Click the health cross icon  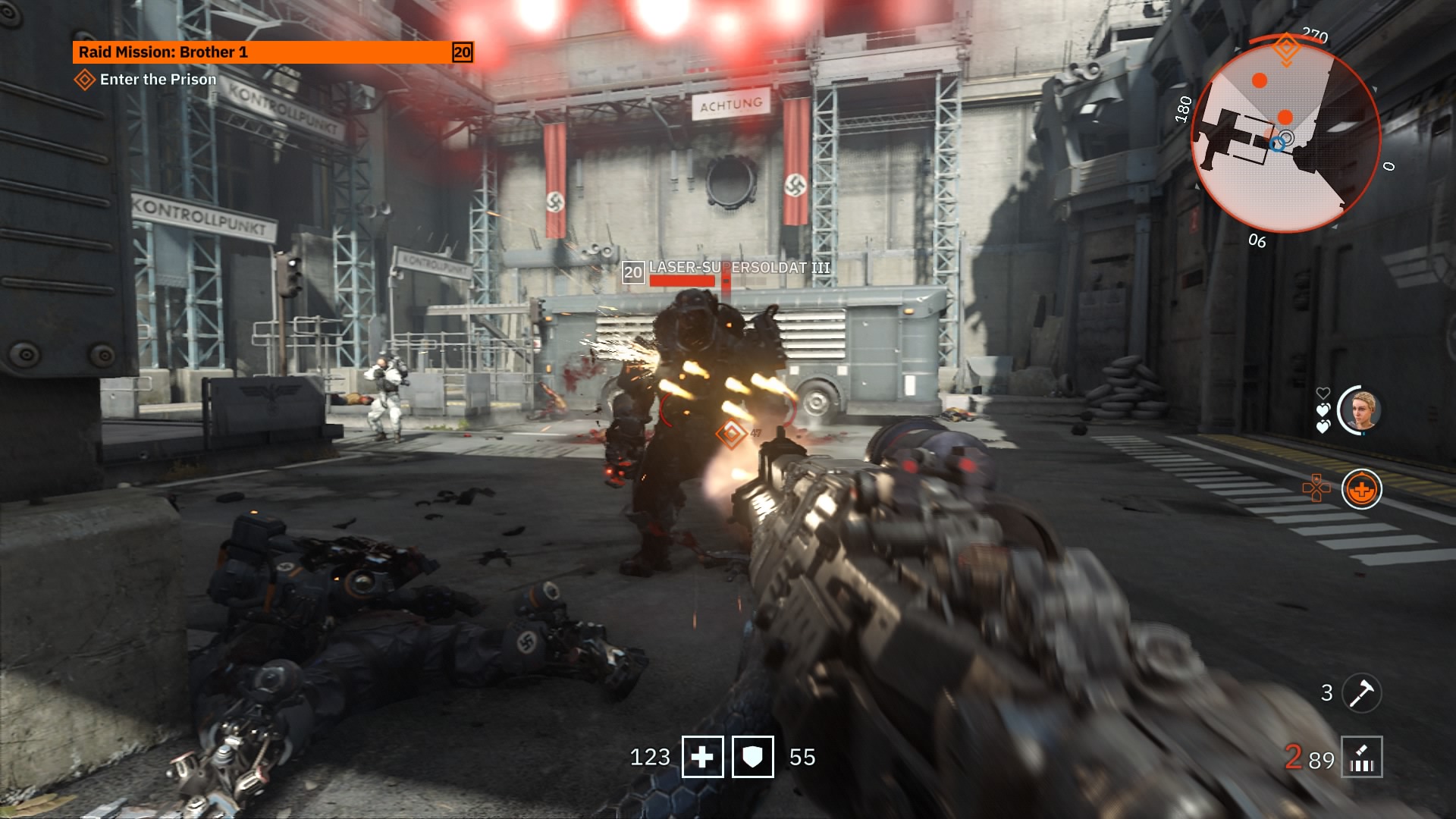[702, 757]
